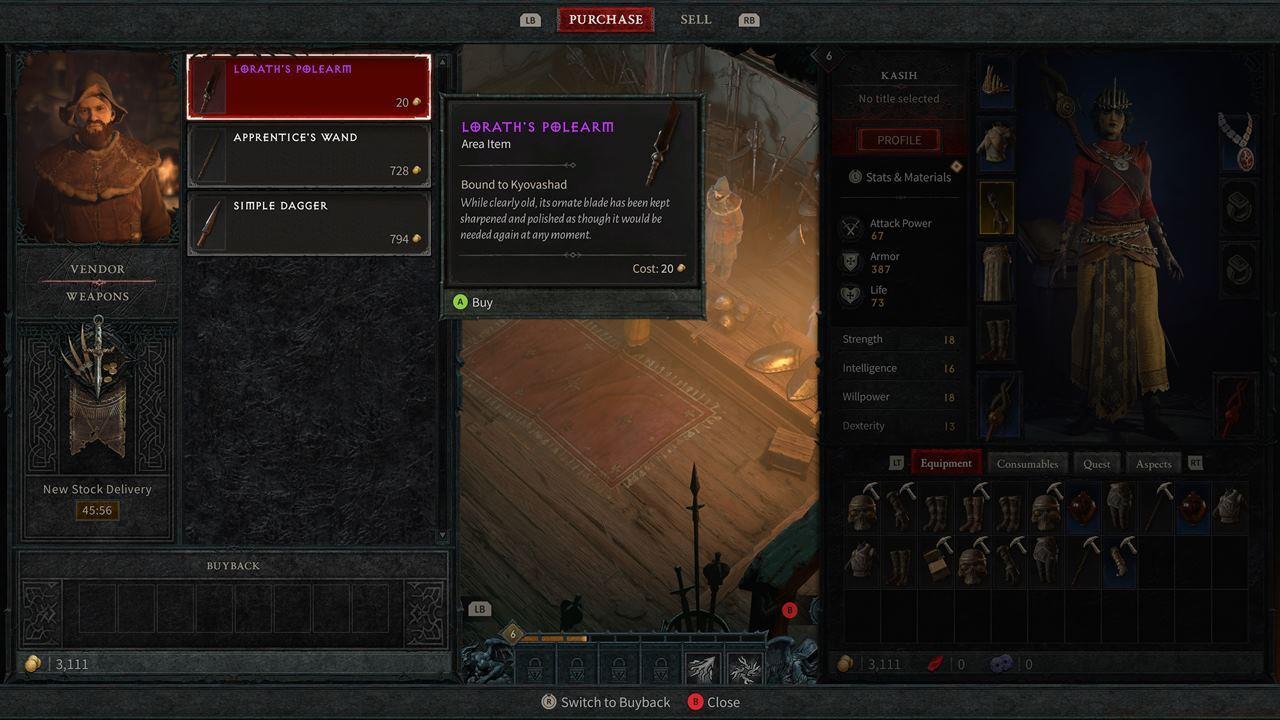Image resolution: width=1280 pixels, height=720 pixels.
Task: Open the Consumables tab
Action: pyautogui.click(x=1027, y=463)
